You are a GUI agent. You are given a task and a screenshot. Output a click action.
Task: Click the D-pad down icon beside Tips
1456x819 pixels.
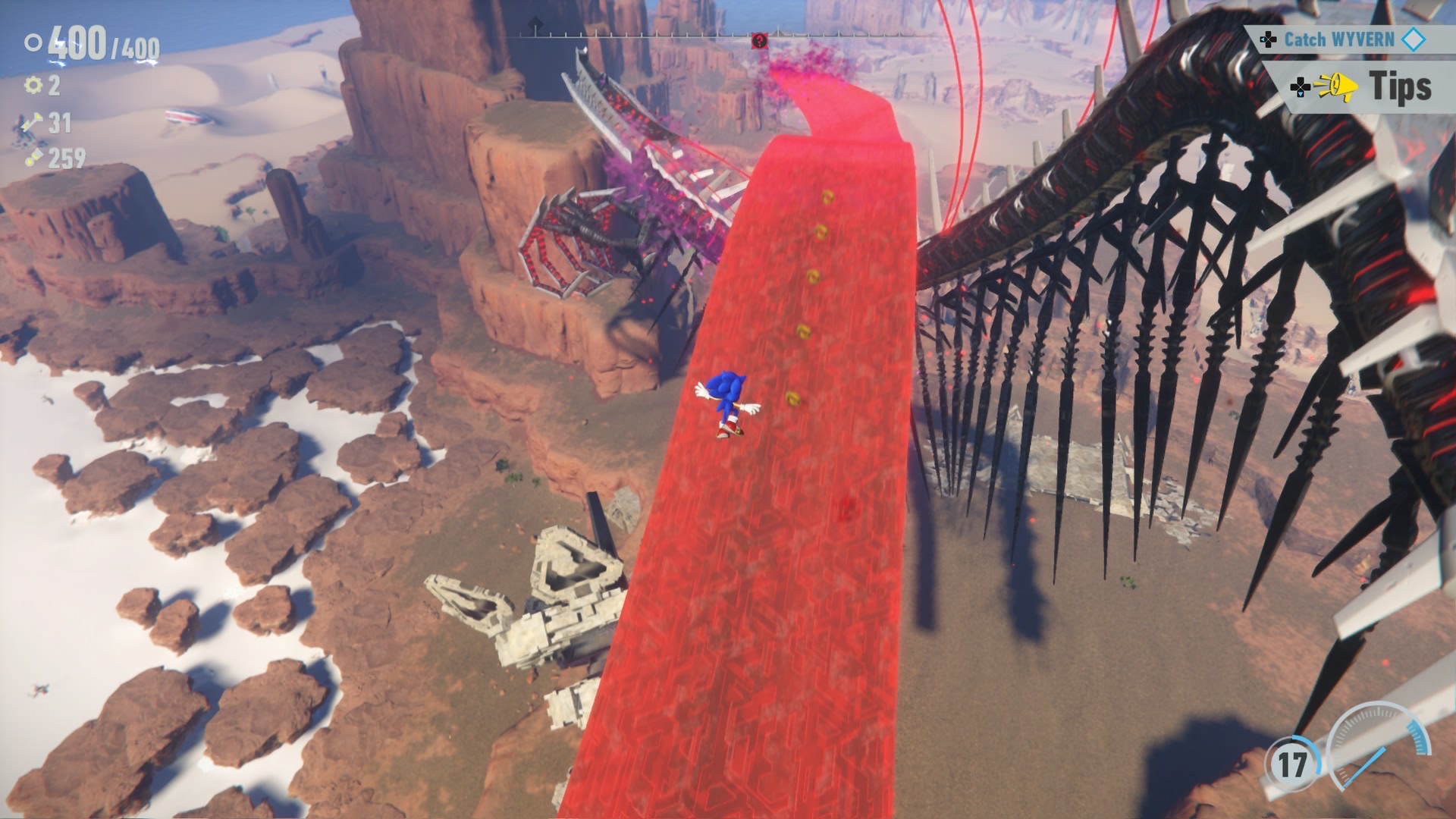tap(1301, 87)
